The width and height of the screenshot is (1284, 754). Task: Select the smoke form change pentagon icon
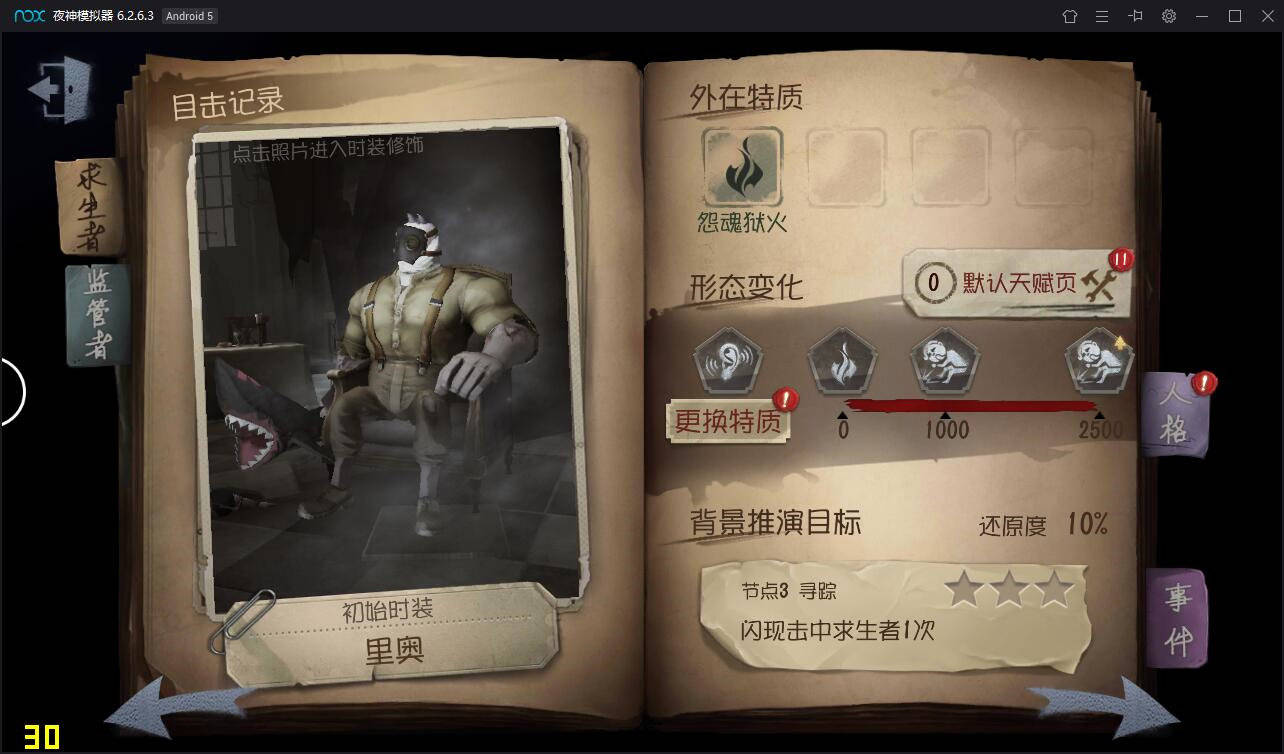(842, 363)
